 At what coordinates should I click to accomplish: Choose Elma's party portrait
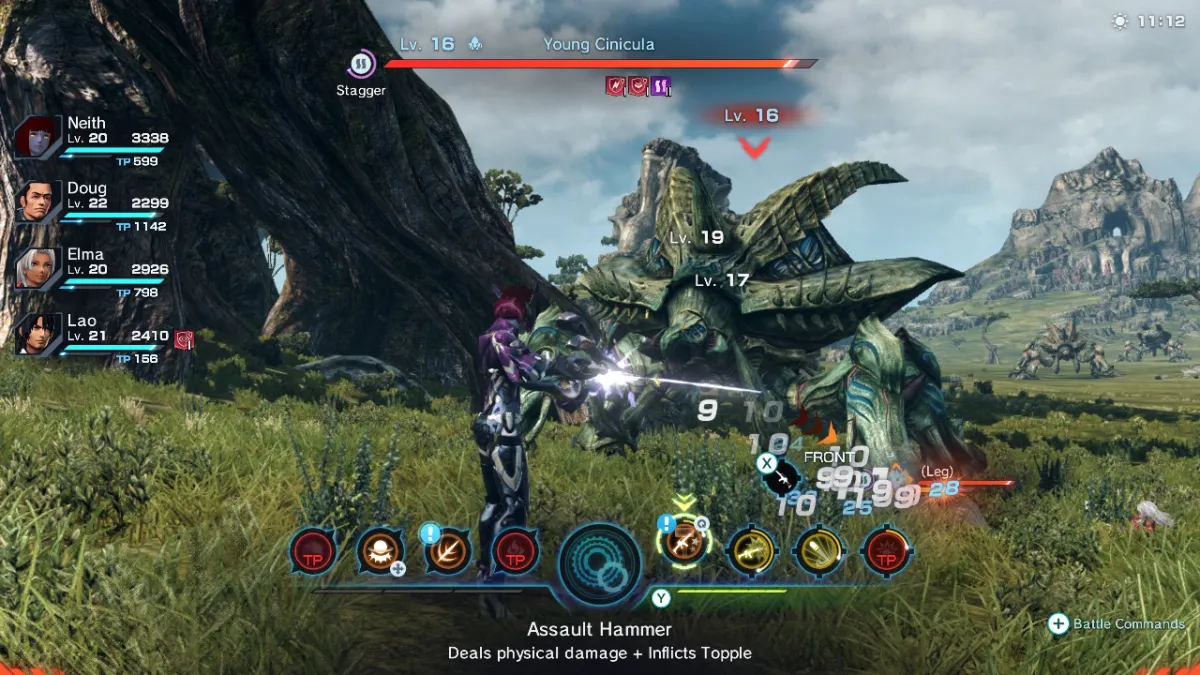[38, 268]
